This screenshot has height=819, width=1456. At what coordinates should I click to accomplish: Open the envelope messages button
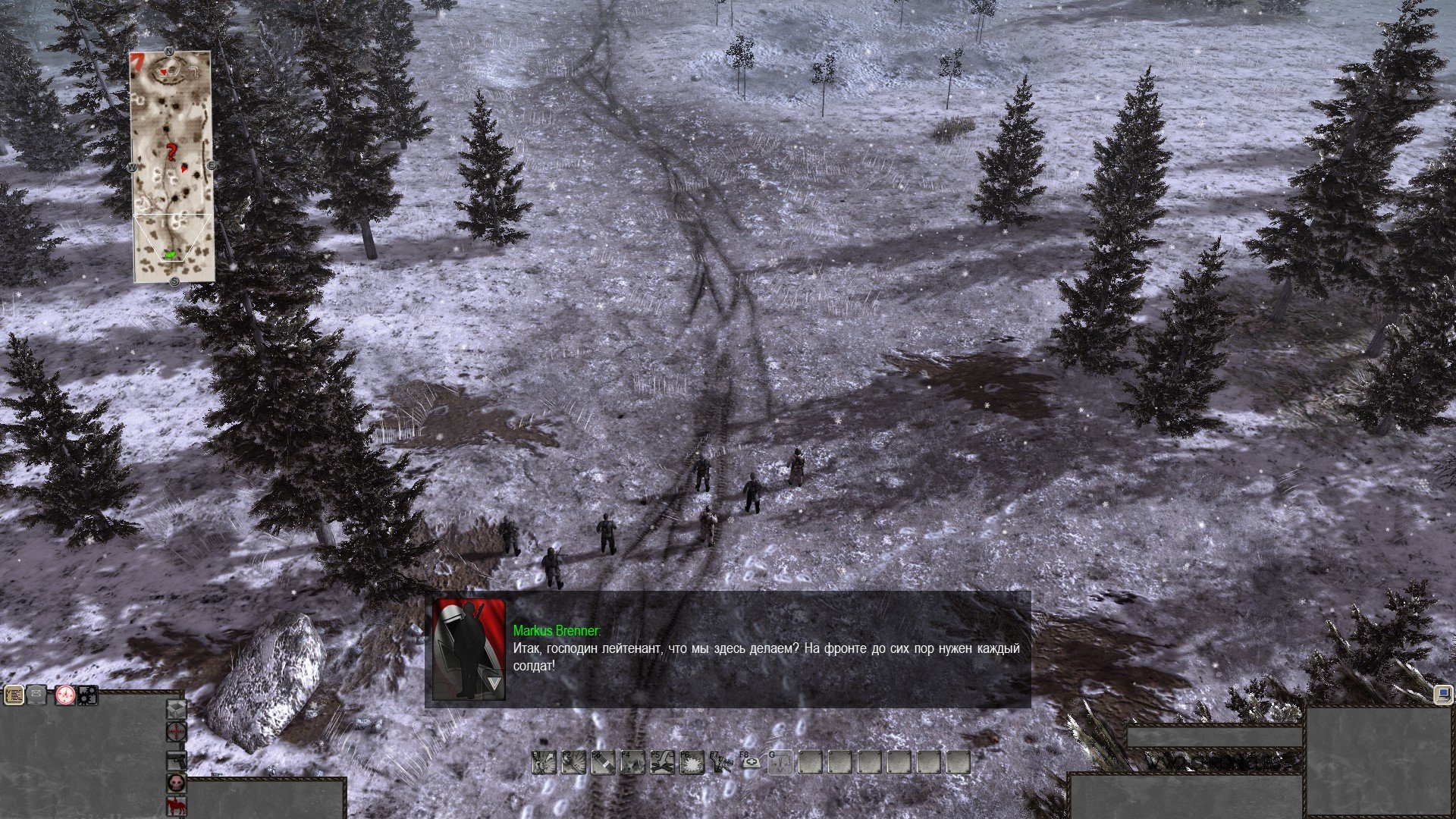tap(37, 695)
